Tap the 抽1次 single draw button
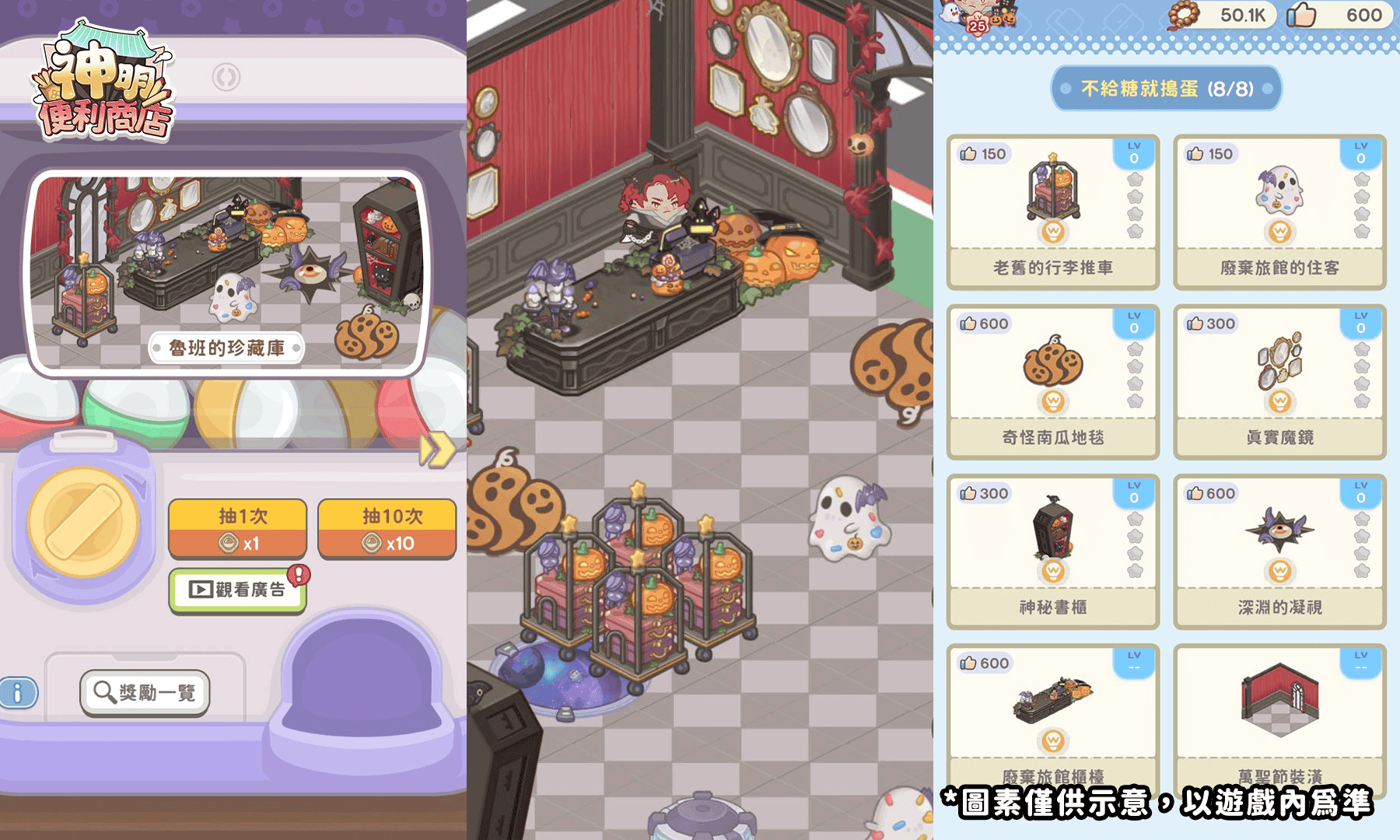1400x840 pixels. coord(236,527)
